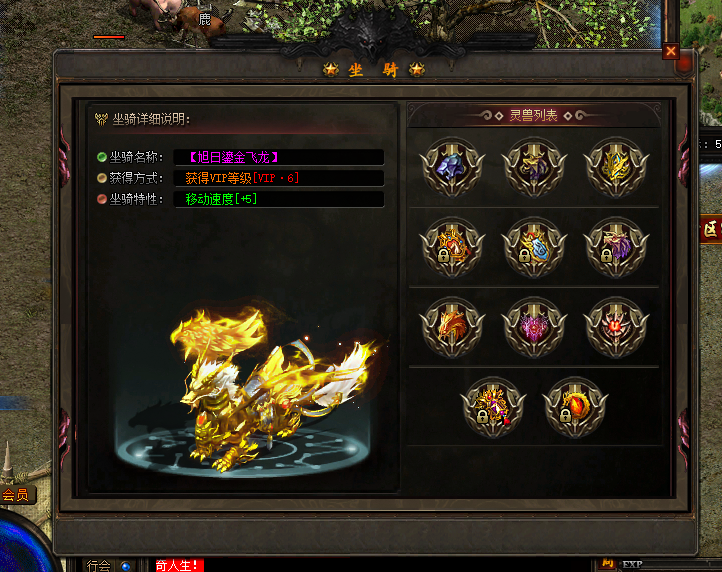
Task: Pick the locked red-gold armored mount
Action: point(452,247)
